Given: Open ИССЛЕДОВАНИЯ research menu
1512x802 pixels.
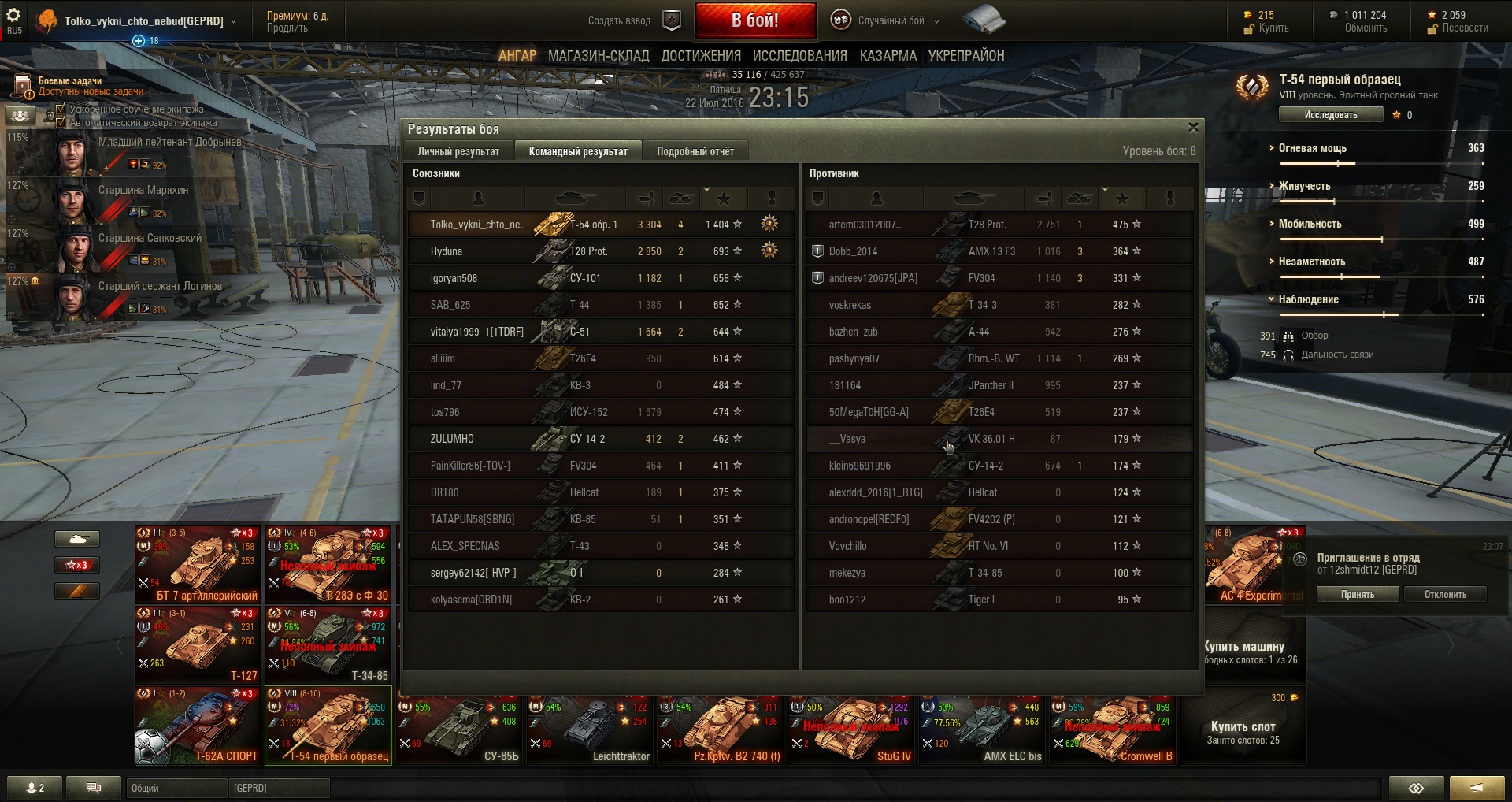Looking at the screenshot, I should pyautogui.click(x=799, y=56).
